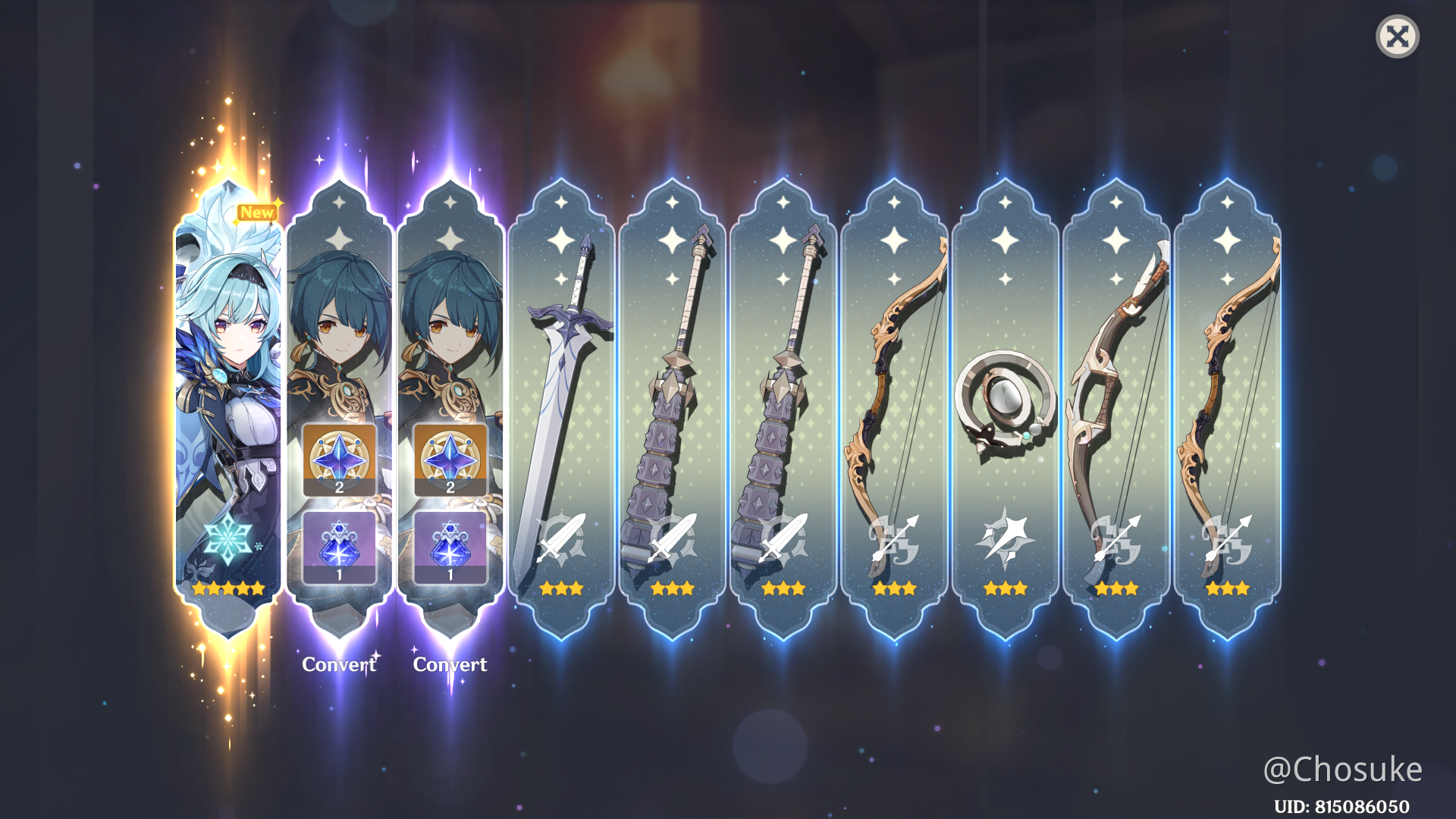Viewport: 1456px width, 819px height.
Task: Click the Masterless Starglitter icon on second Xingqiu card
Action: (x=450, y=459)
